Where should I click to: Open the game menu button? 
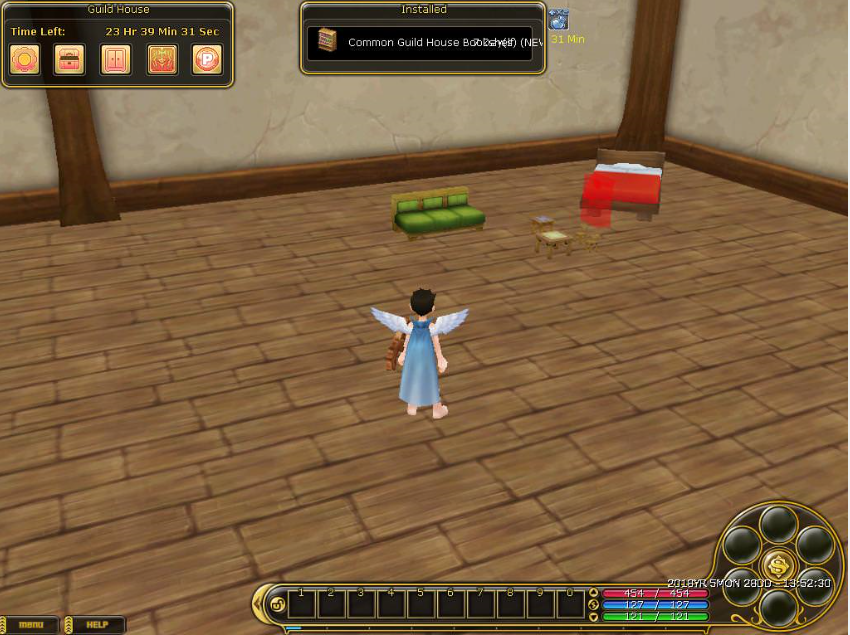coord(31,625)
